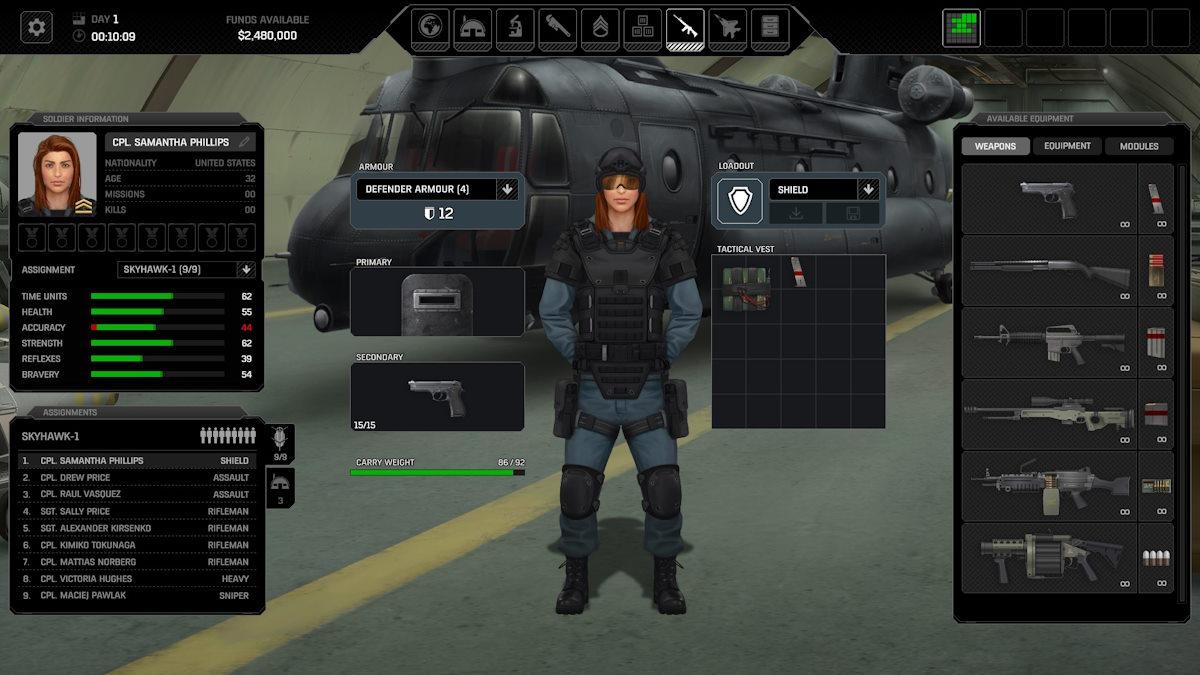This screenshot has width=1200, height=675.
Task: Switch to the Equipment tab
Action: (x=1067, y=146)
